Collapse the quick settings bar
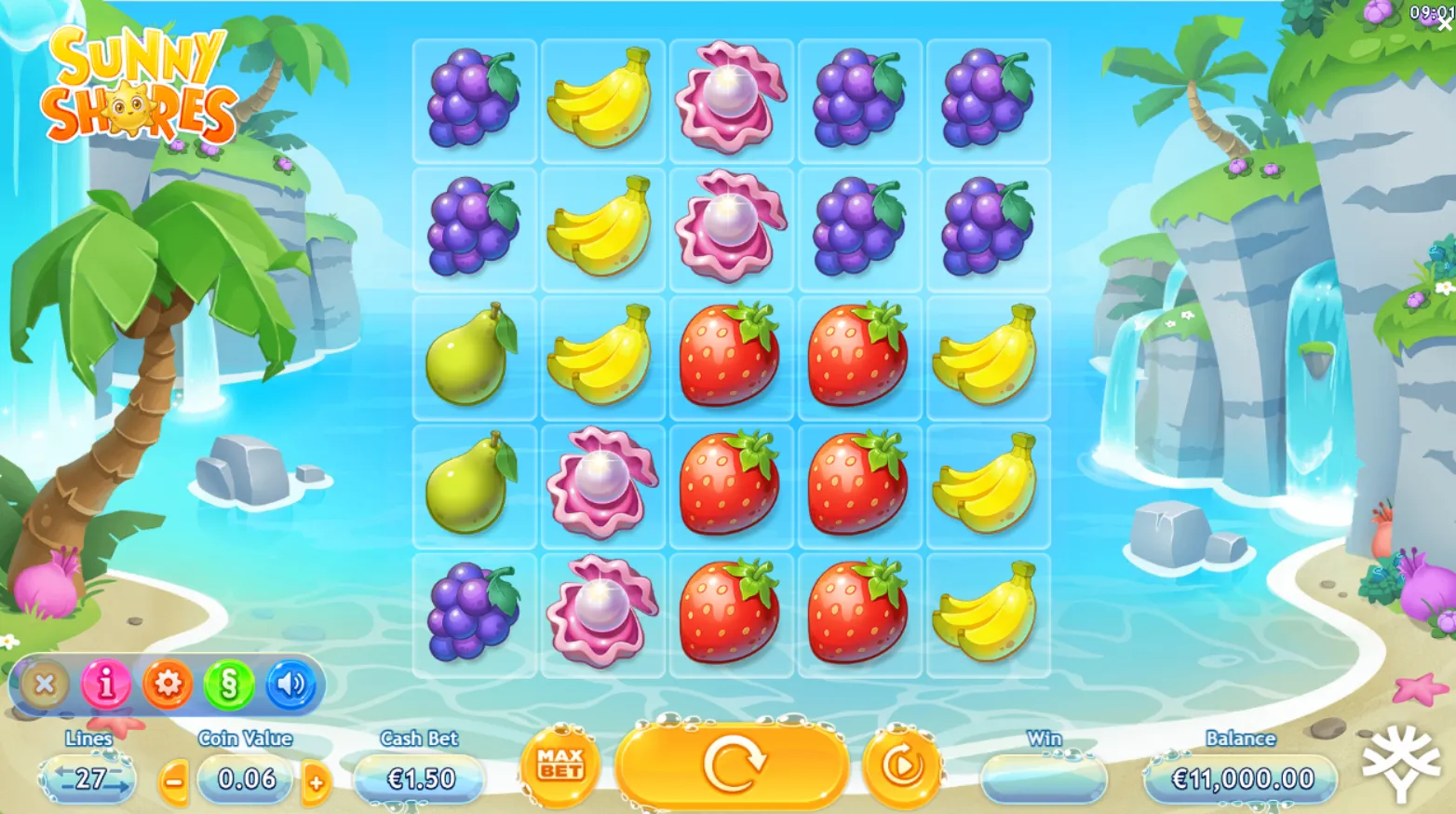Screen dimensions: 1456x814 (x=44, y=684)
